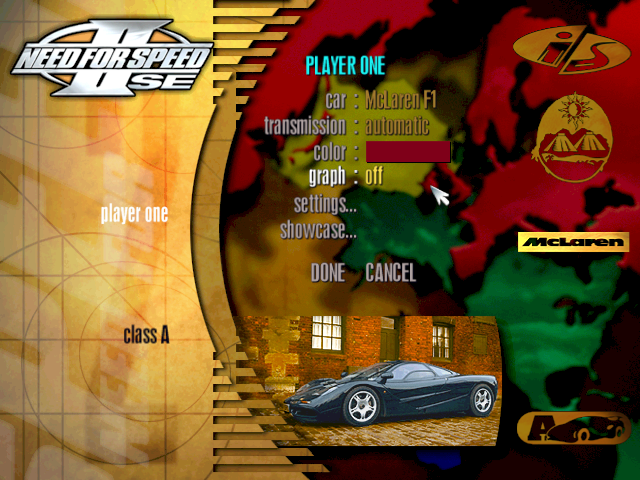640x480 pixels.
Task: Select the race car silhouette icon
Action: tap(573, 427)
